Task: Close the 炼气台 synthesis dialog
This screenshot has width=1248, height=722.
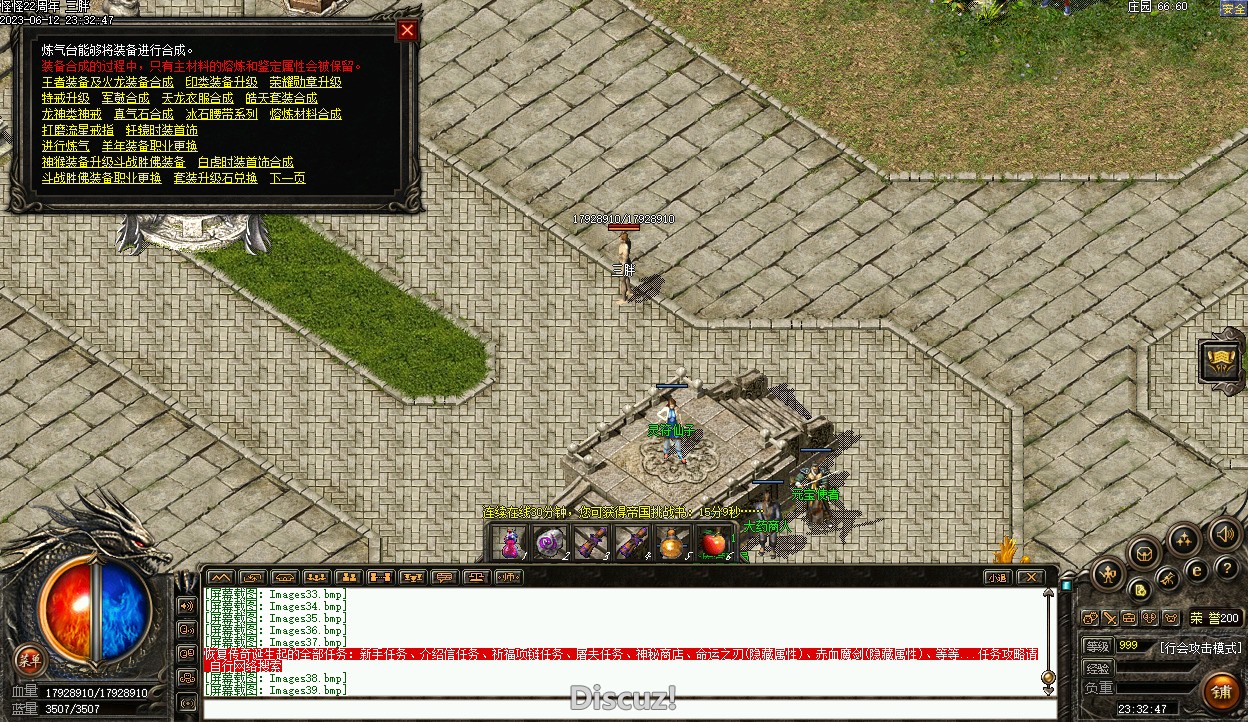Action: pyautogui.click(x=407, y=30)
